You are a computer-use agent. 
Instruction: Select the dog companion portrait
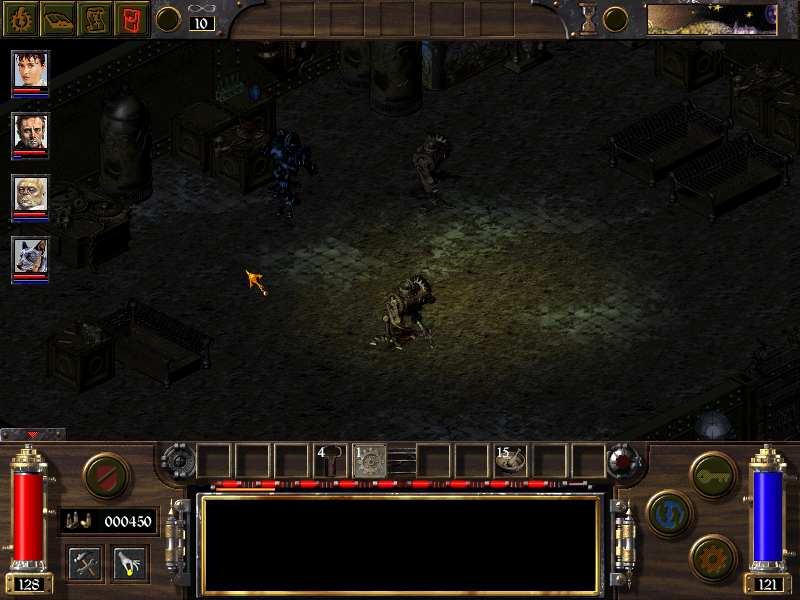pyautogui.click(x=31, y=256)
